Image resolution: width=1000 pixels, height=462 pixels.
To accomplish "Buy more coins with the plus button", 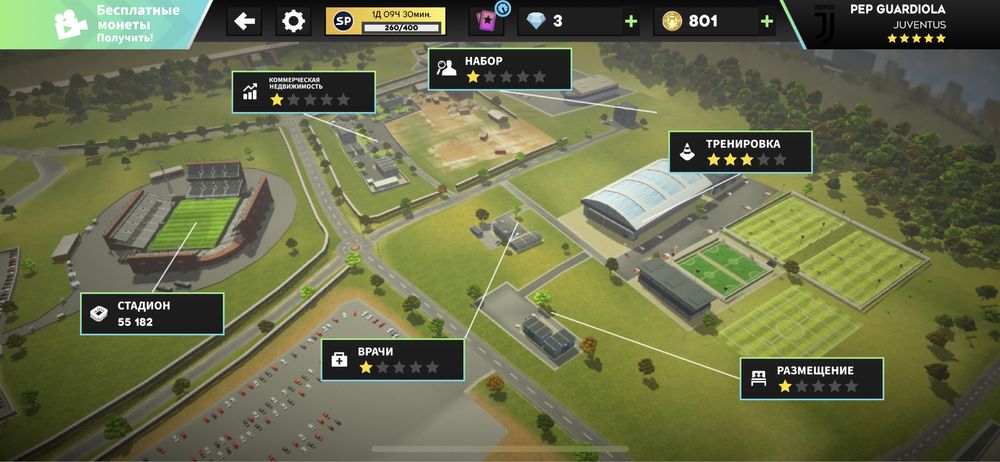I will tap(766, 21).
